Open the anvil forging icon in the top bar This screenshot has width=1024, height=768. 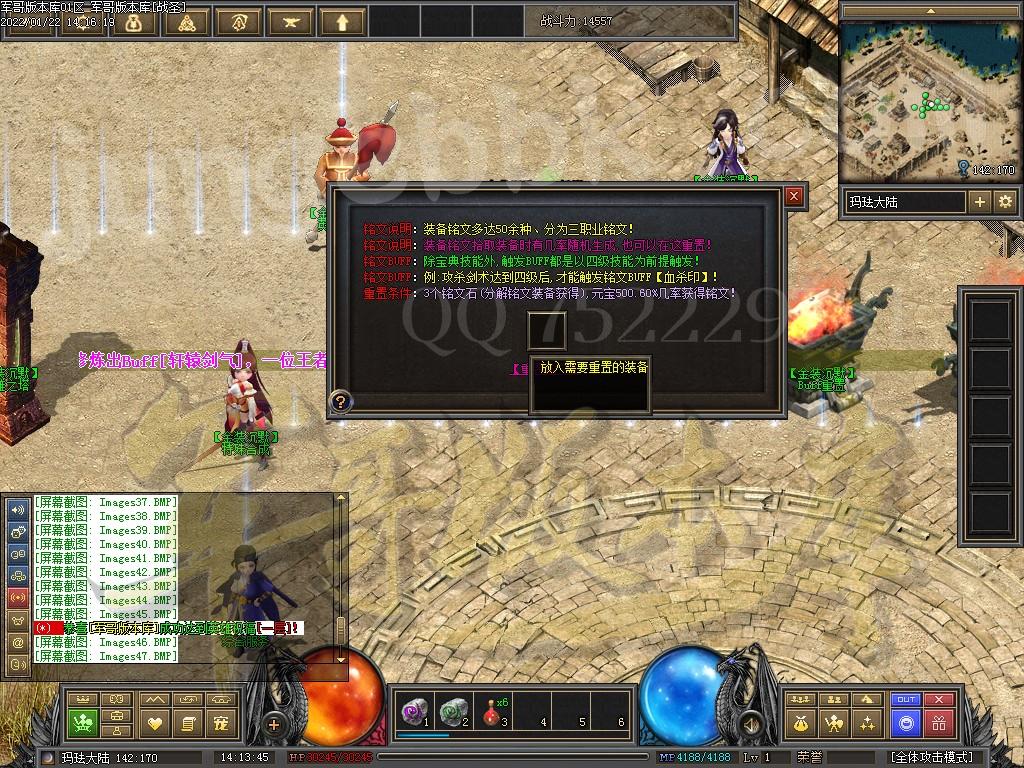[289, 20]
